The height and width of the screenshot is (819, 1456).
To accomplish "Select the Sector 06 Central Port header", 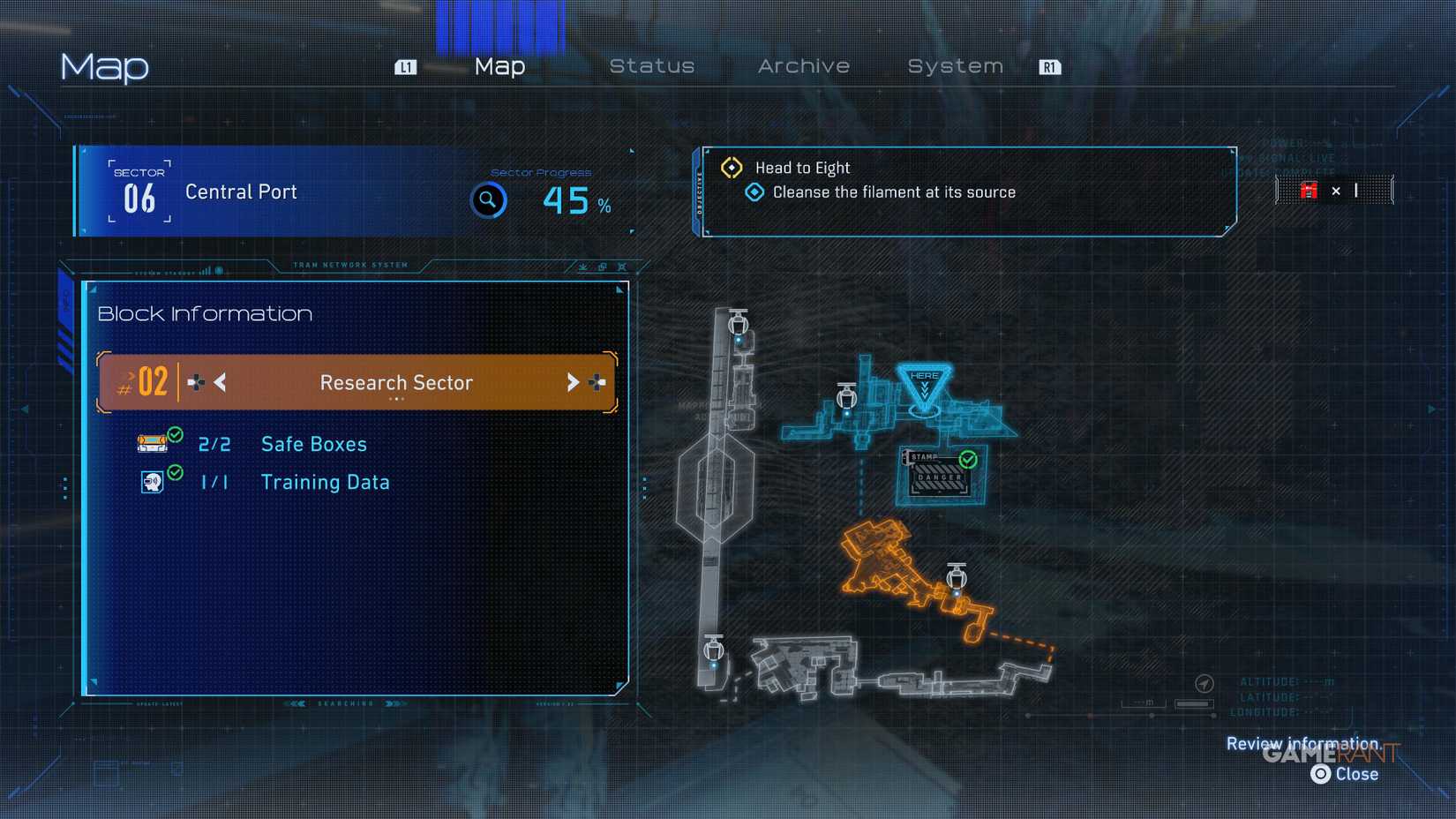I will pyautogui.click(x=240, y=192).
